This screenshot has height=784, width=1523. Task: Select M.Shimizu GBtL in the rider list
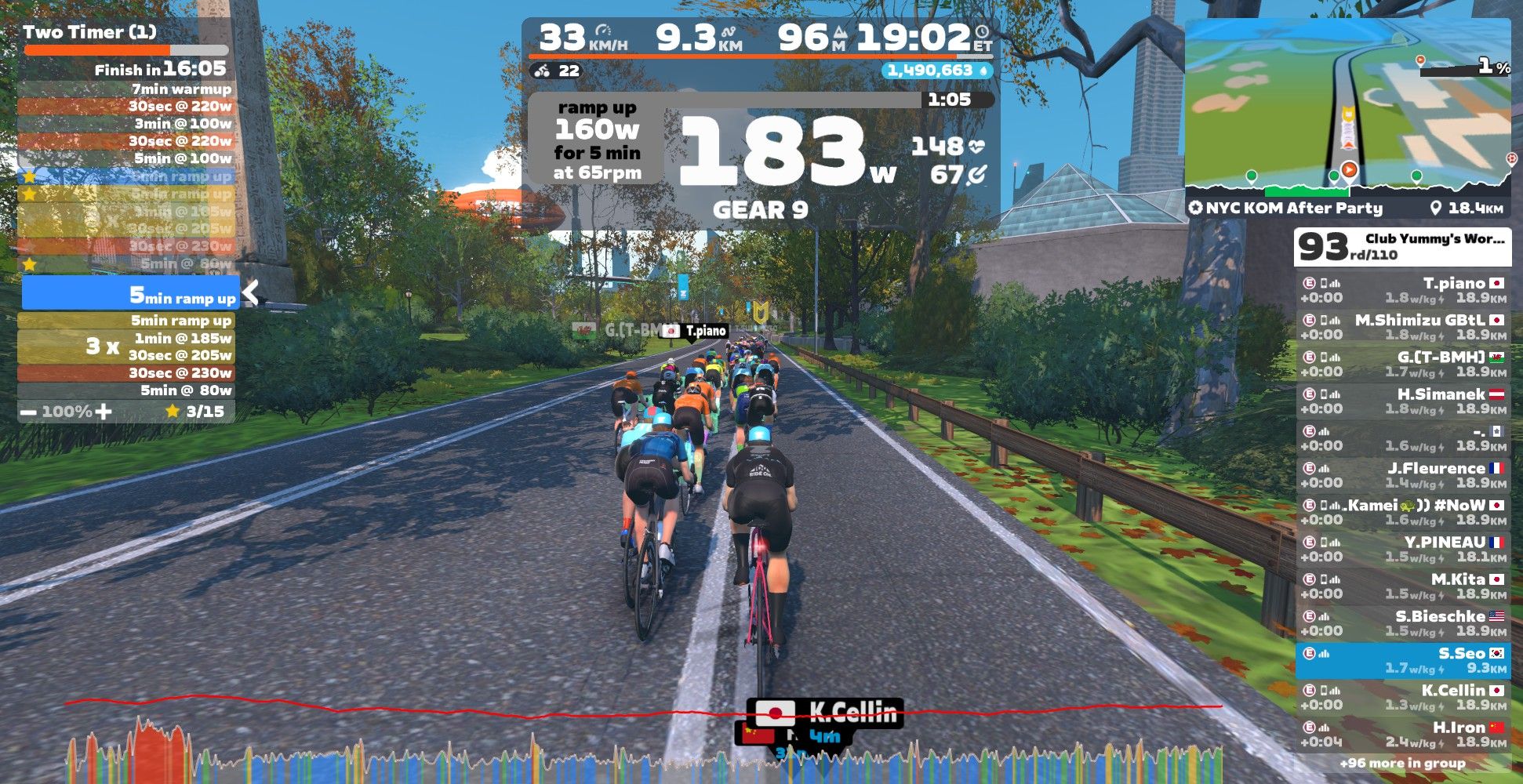[1402, 327]
